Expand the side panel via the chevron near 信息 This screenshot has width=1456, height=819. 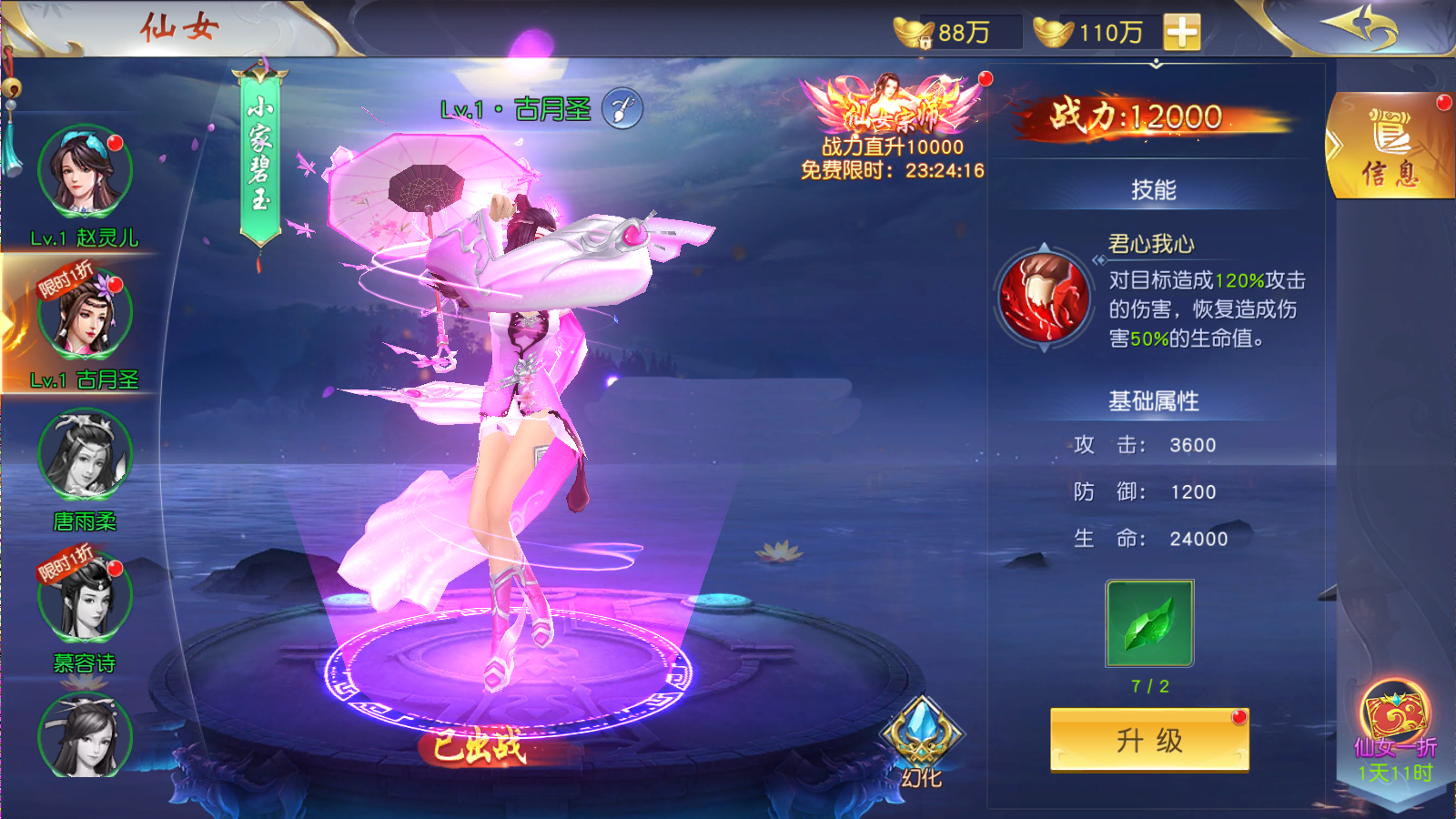tap(1334, 146)
